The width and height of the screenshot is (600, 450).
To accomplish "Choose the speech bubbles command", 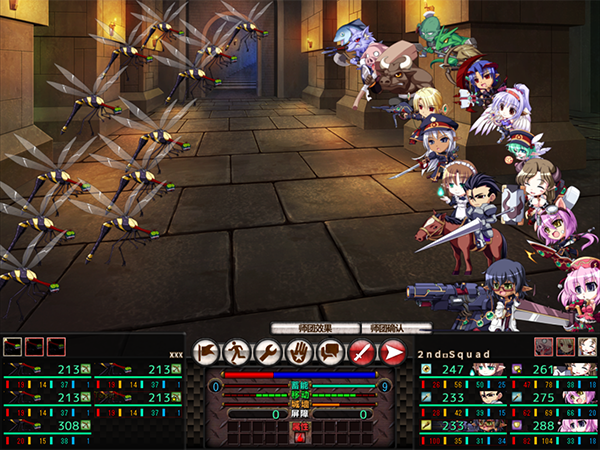I will click(329, 351).
